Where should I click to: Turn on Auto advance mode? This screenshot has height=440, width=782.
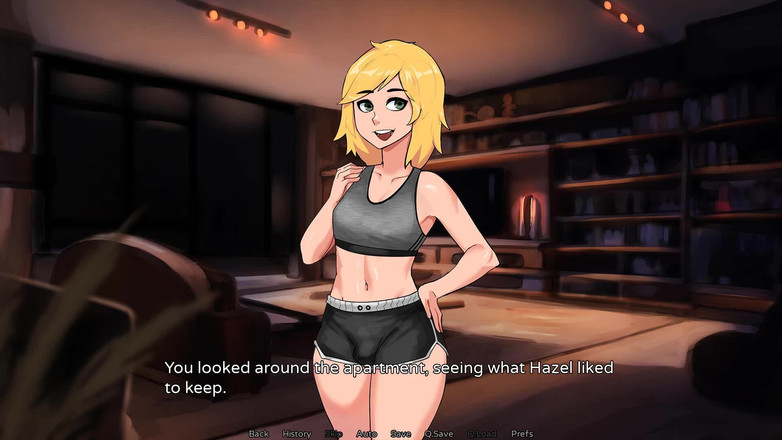click(x=367, y=434)
